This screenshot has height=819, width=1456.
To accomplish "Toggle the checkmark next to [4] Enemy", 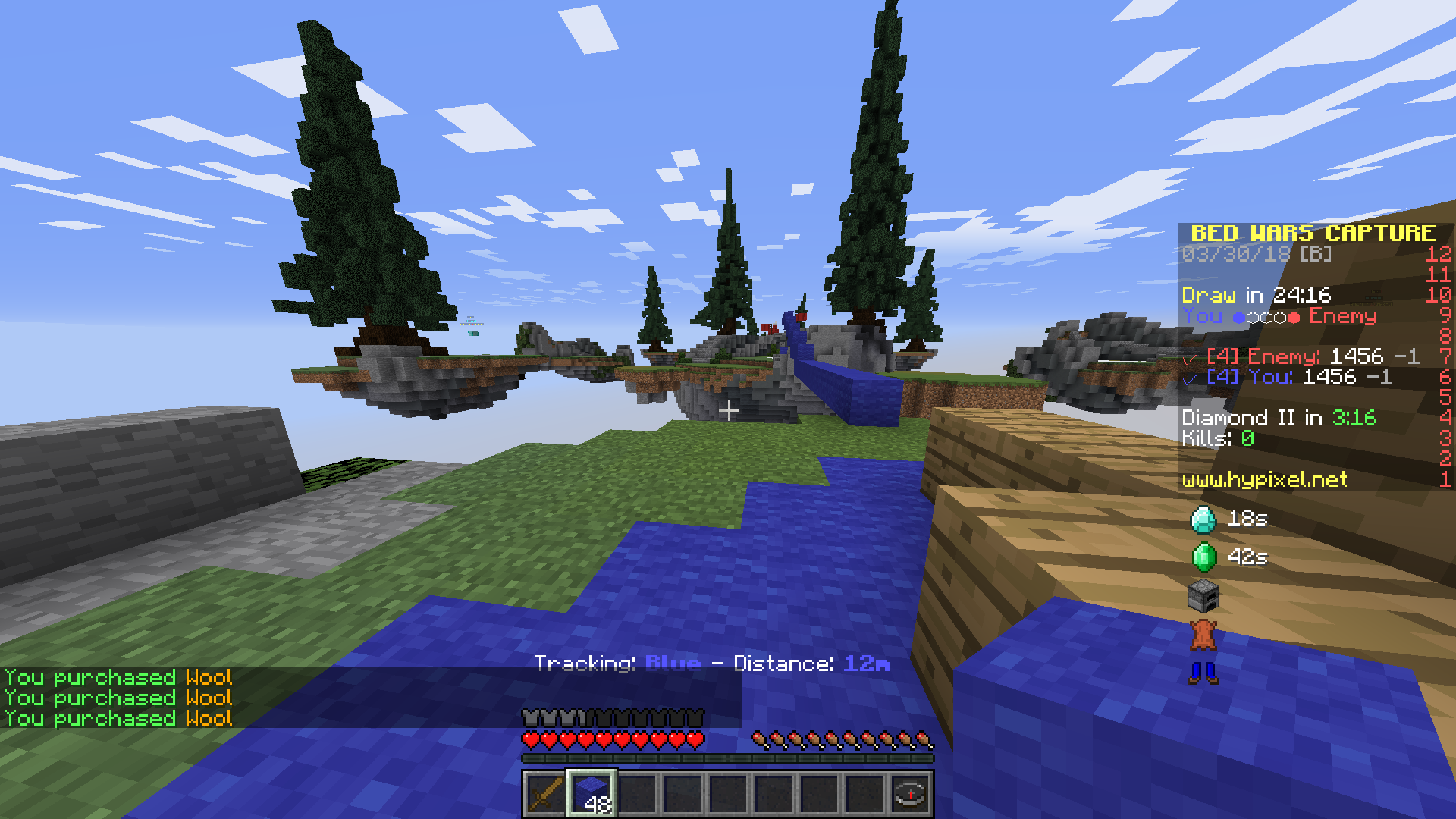I will 1189,356.
